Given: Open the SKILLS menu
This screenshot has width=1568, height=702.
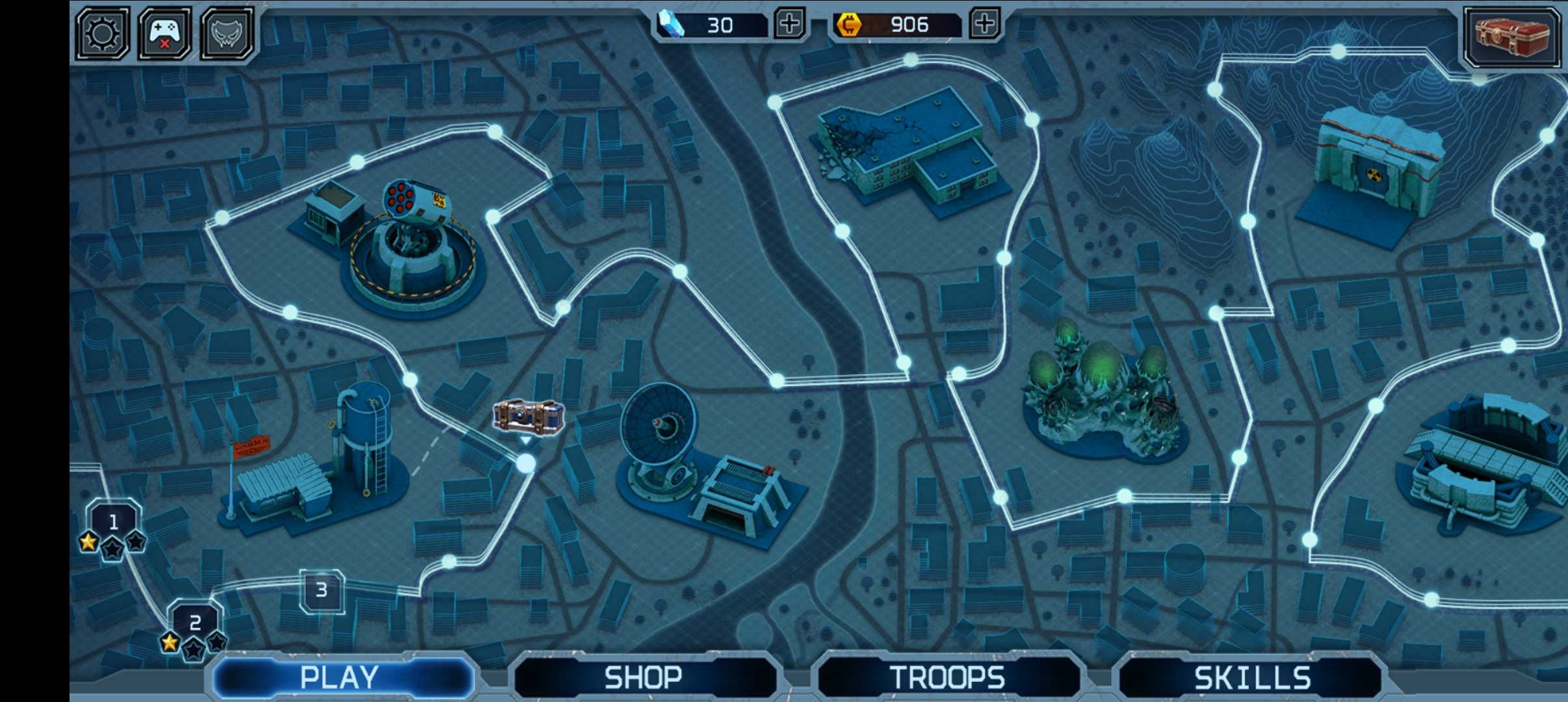Looking at the screenshot, I should click(x=1251, y=677).
